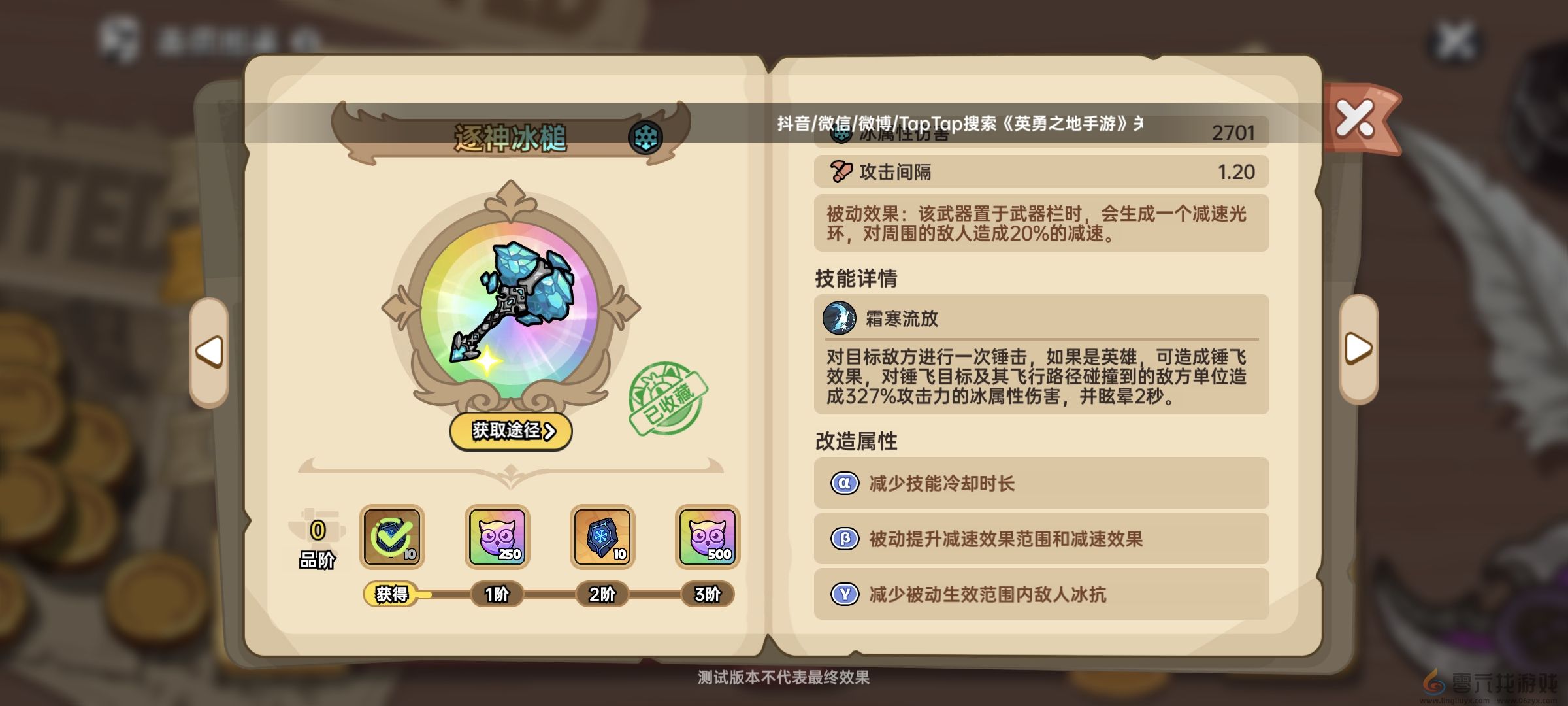Click the 获得 stage on the progress bar
The height and width of the screenshot is (706, 1568).
(x=395, y=595)
